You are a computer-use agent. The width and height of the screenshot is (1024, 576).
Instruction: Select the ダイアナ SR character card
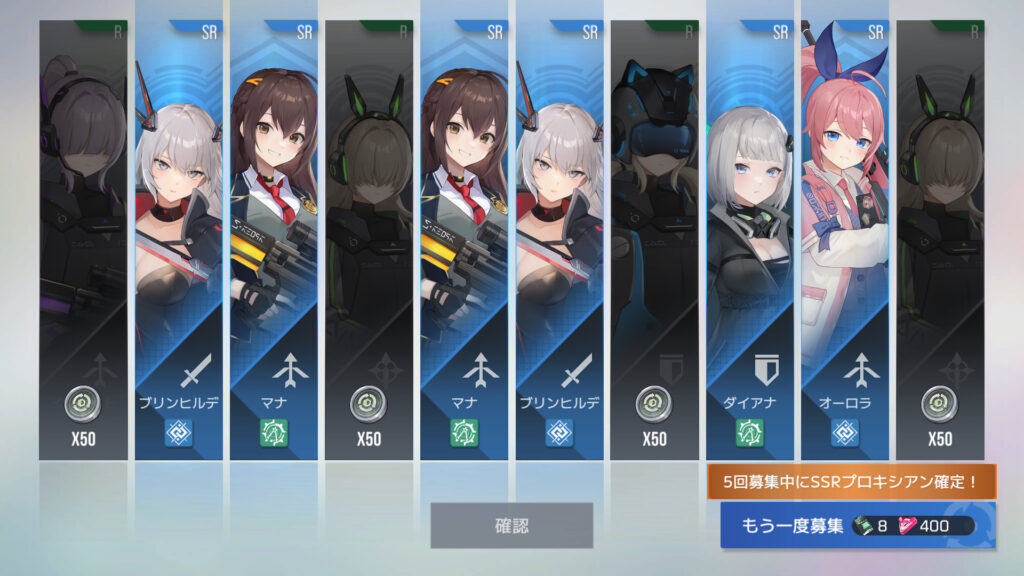point(750,240)
